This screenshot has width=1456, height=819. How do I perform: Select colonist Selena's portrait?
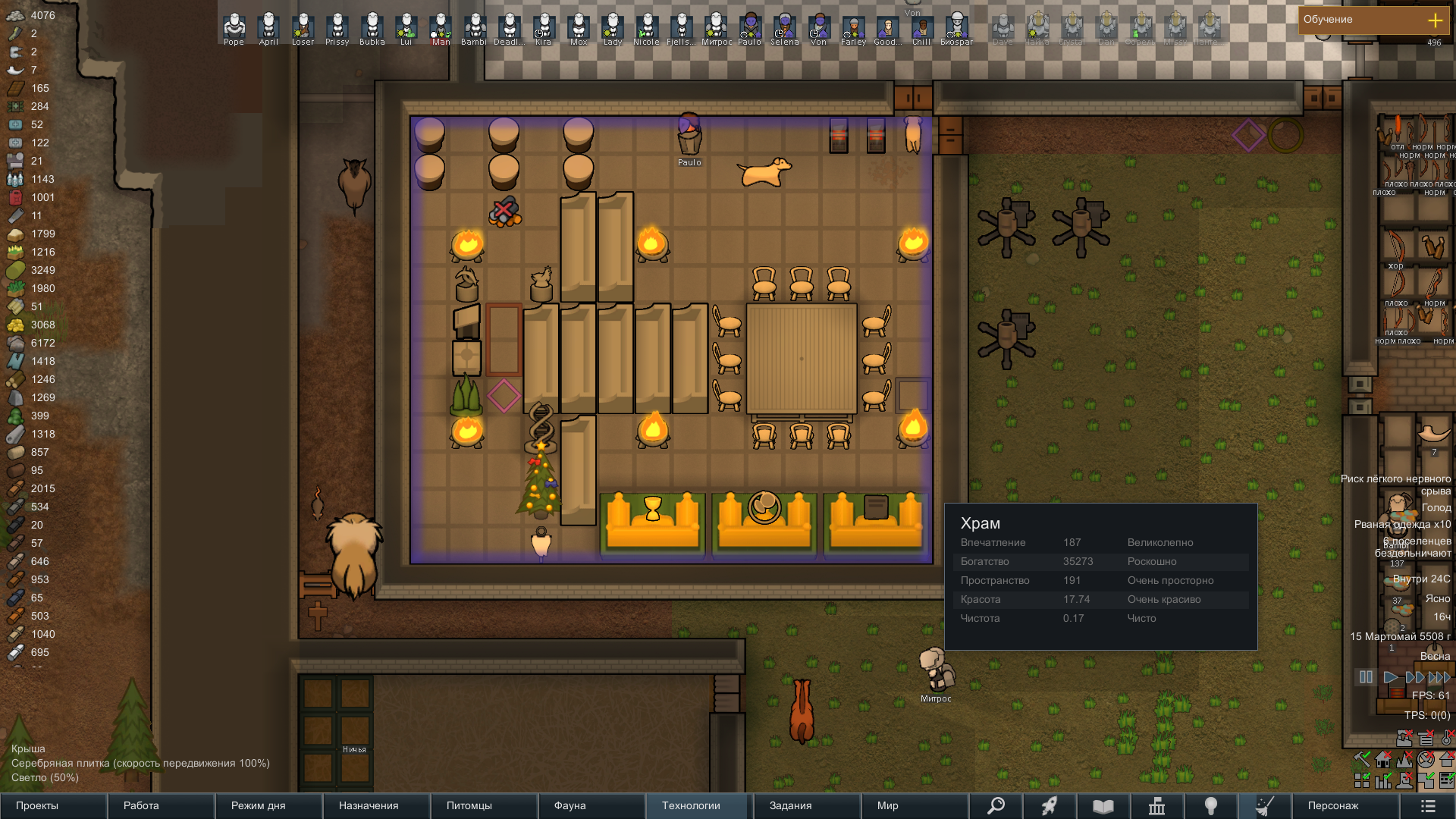(x=784, y=27)
